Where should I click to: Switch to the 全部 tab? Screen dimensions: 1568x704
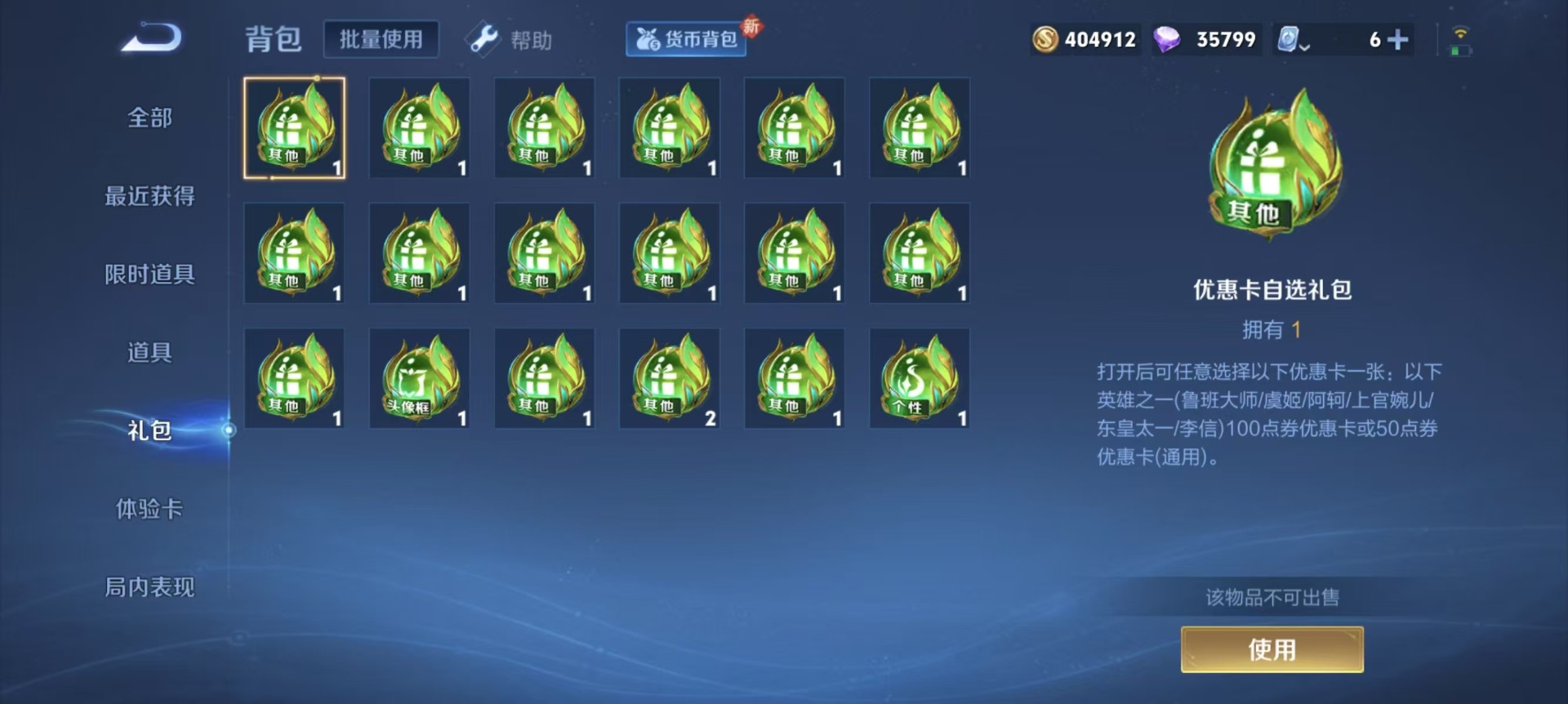(150, 118)
